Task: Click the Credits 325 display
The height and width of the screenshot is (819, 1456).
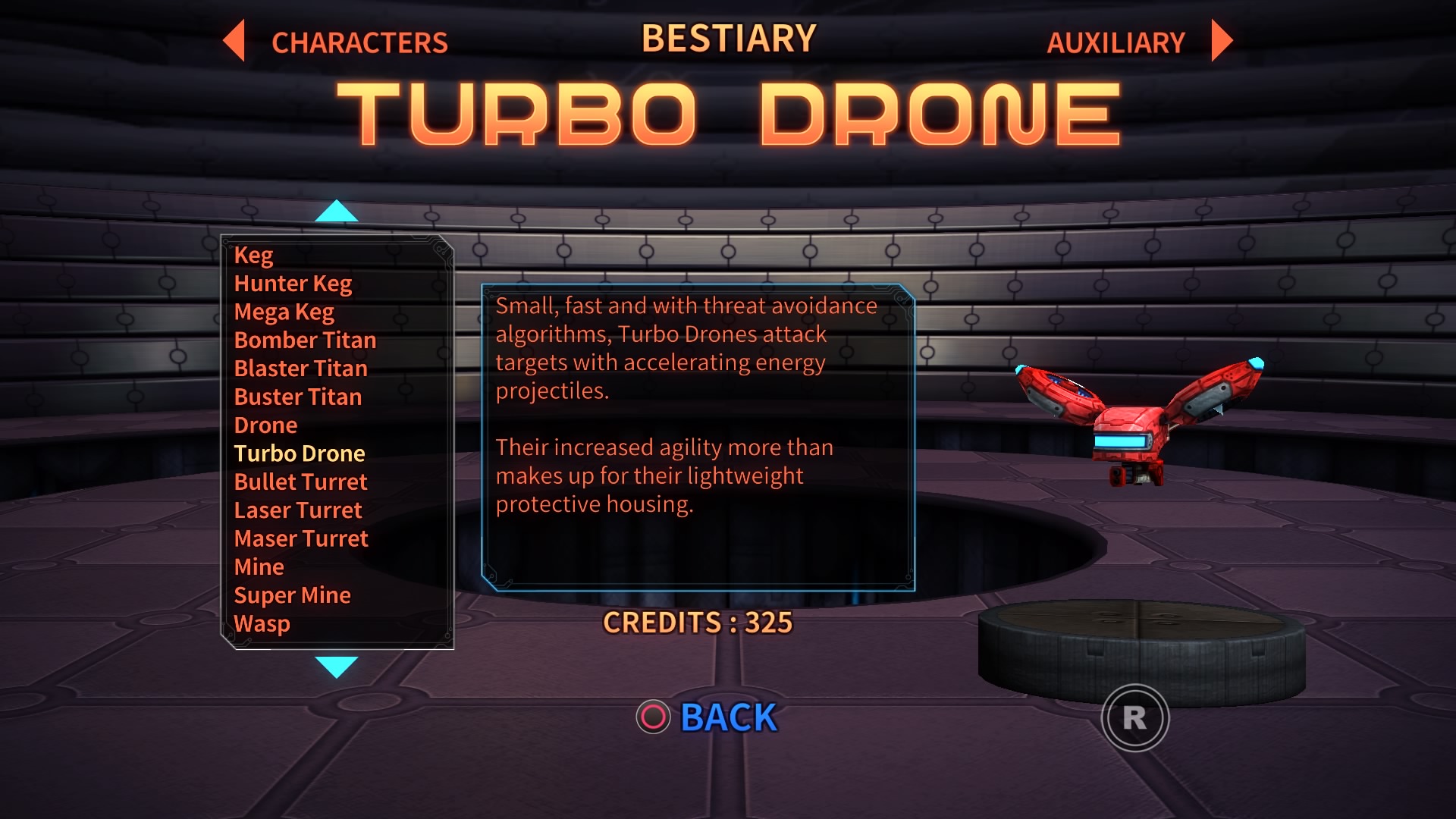Action: pos(698,623)
